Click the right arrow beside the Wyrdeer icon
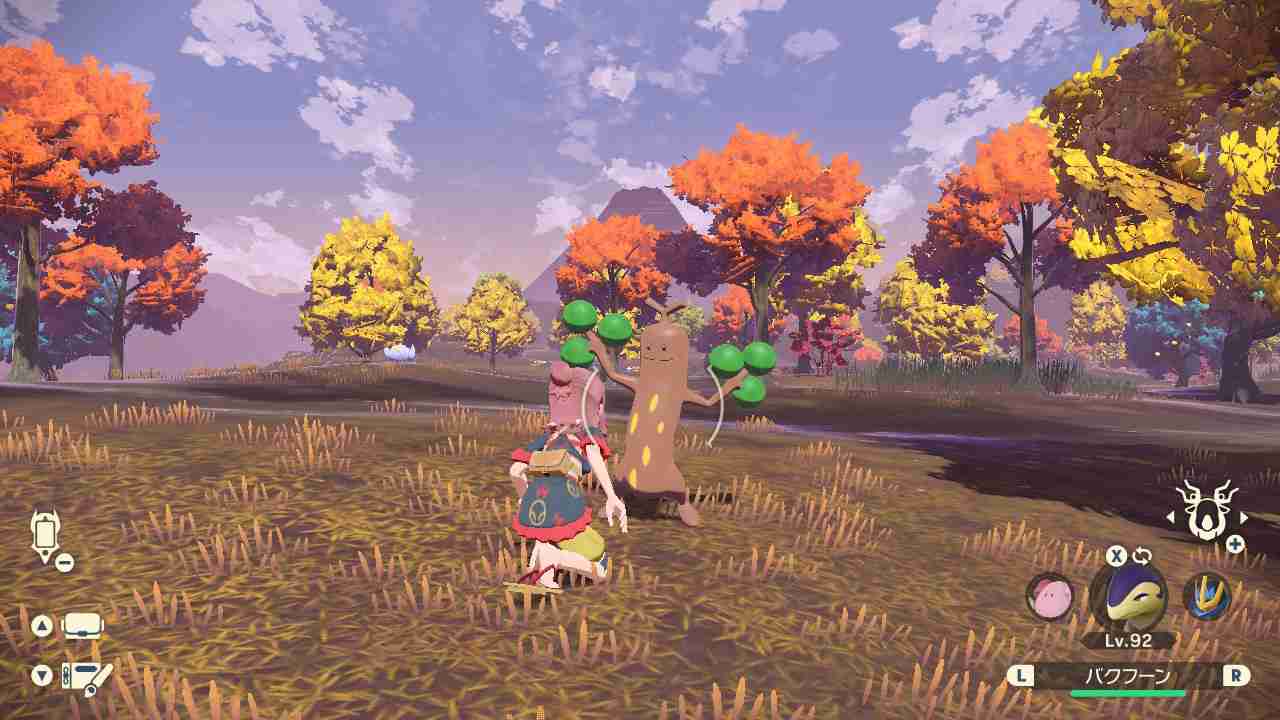 tap(1243, 518)
